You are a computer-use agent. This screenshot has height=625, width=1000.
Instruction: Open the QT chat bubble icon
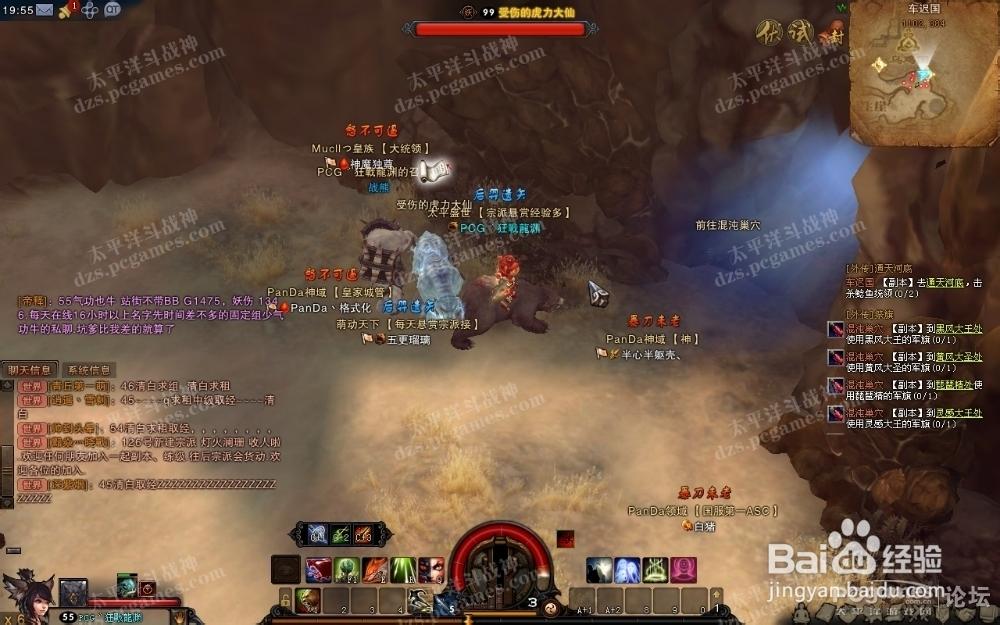tap(112, 9)
